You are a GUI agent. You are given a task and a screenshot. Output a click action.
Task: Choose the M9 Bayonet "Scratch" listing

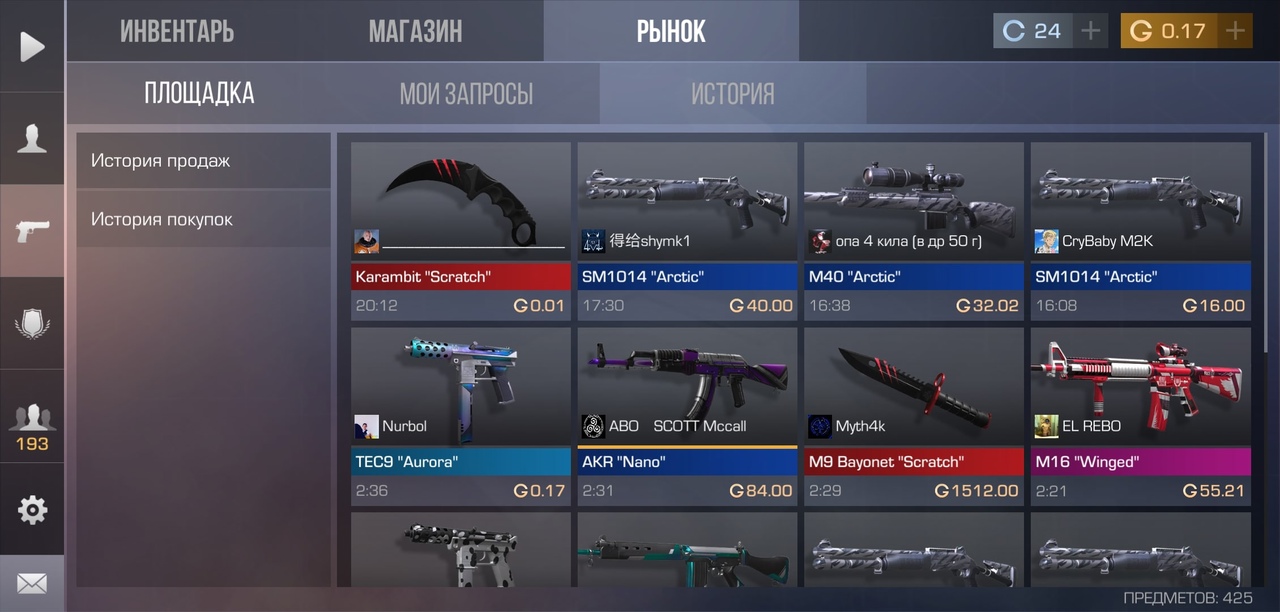914,416
